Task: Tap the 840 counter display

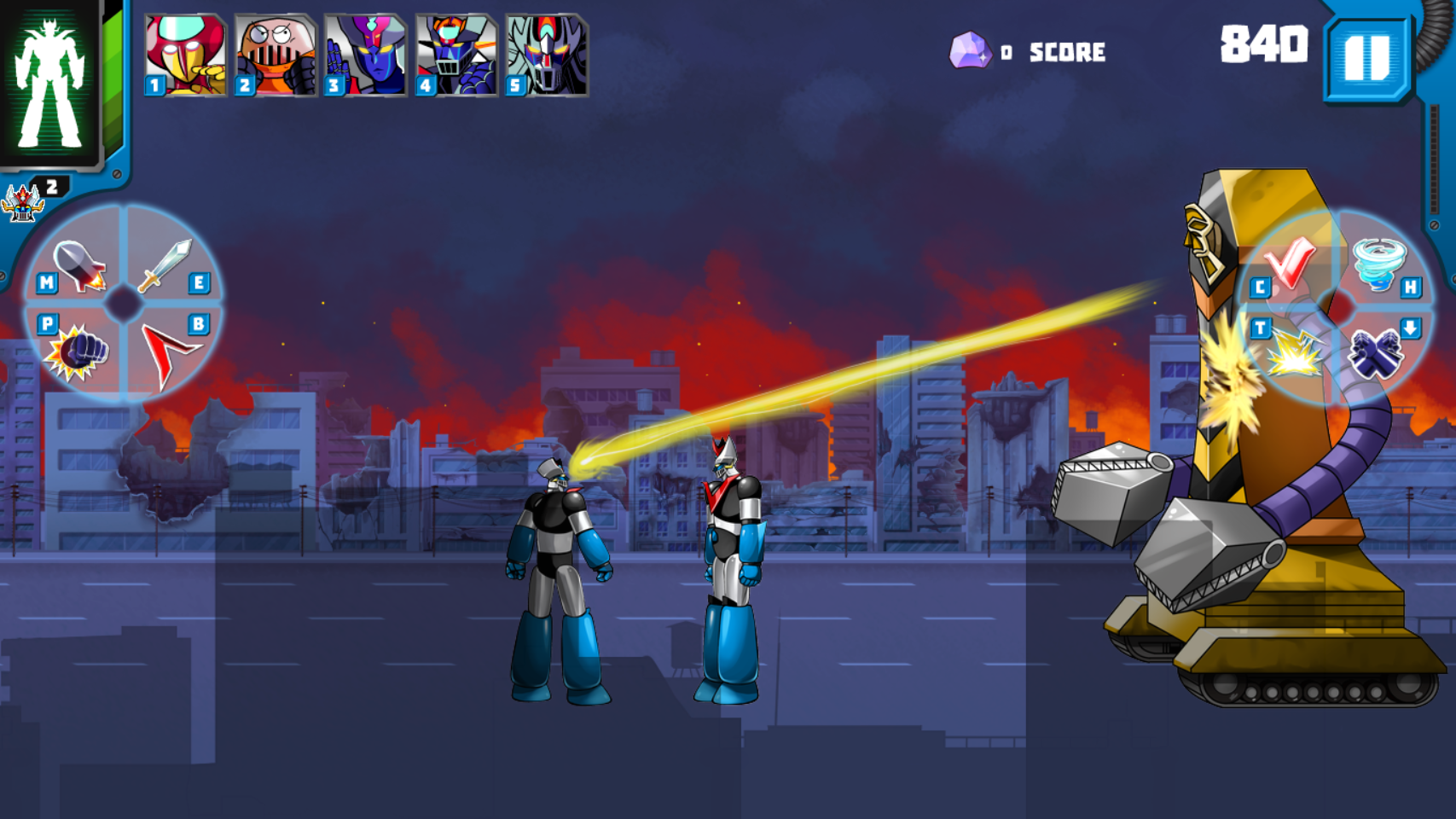Action: click(1264, 41)
